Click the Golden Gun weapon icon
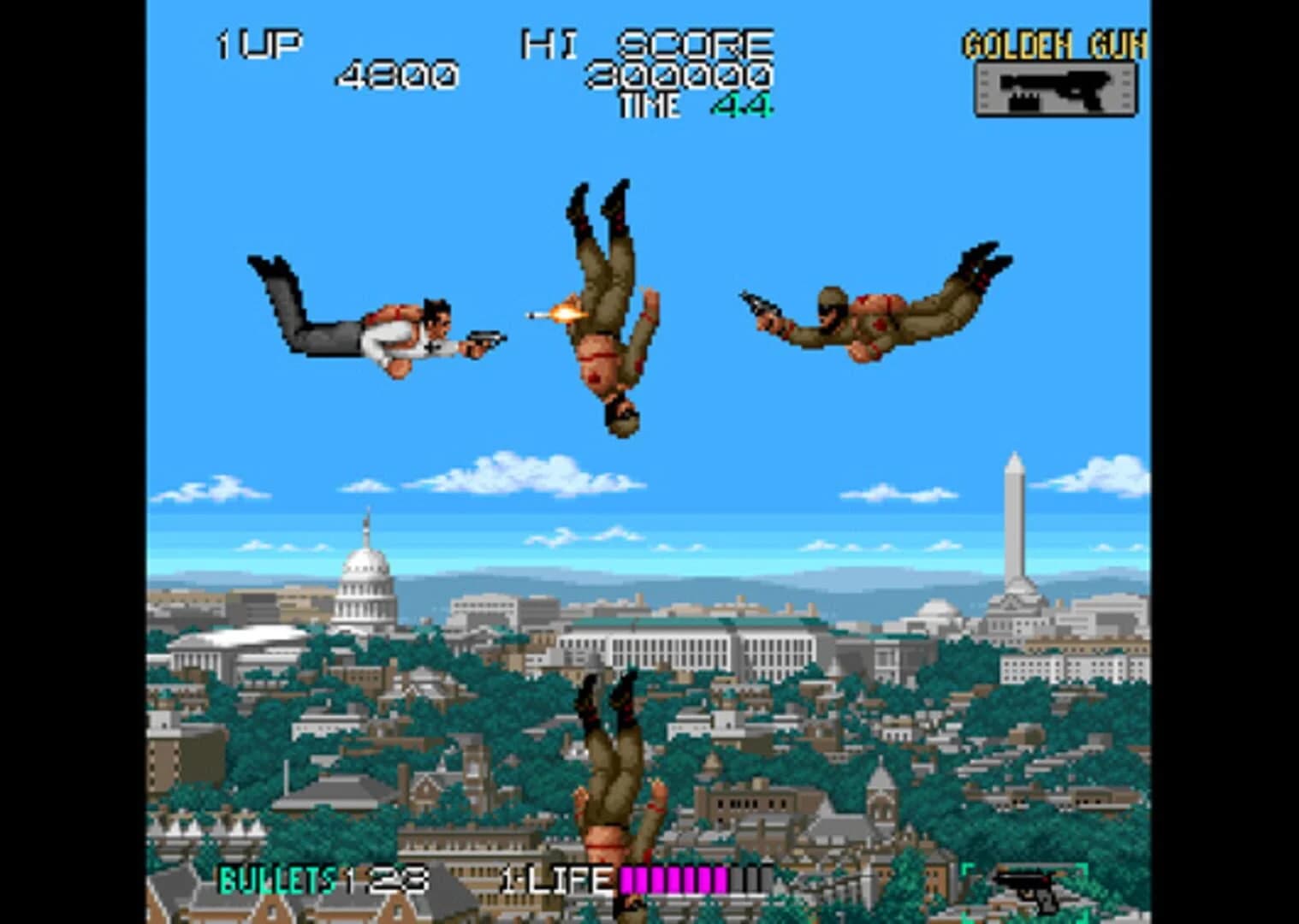Viewport: 1299px width, 924px height. click(x=1057, y=87)
